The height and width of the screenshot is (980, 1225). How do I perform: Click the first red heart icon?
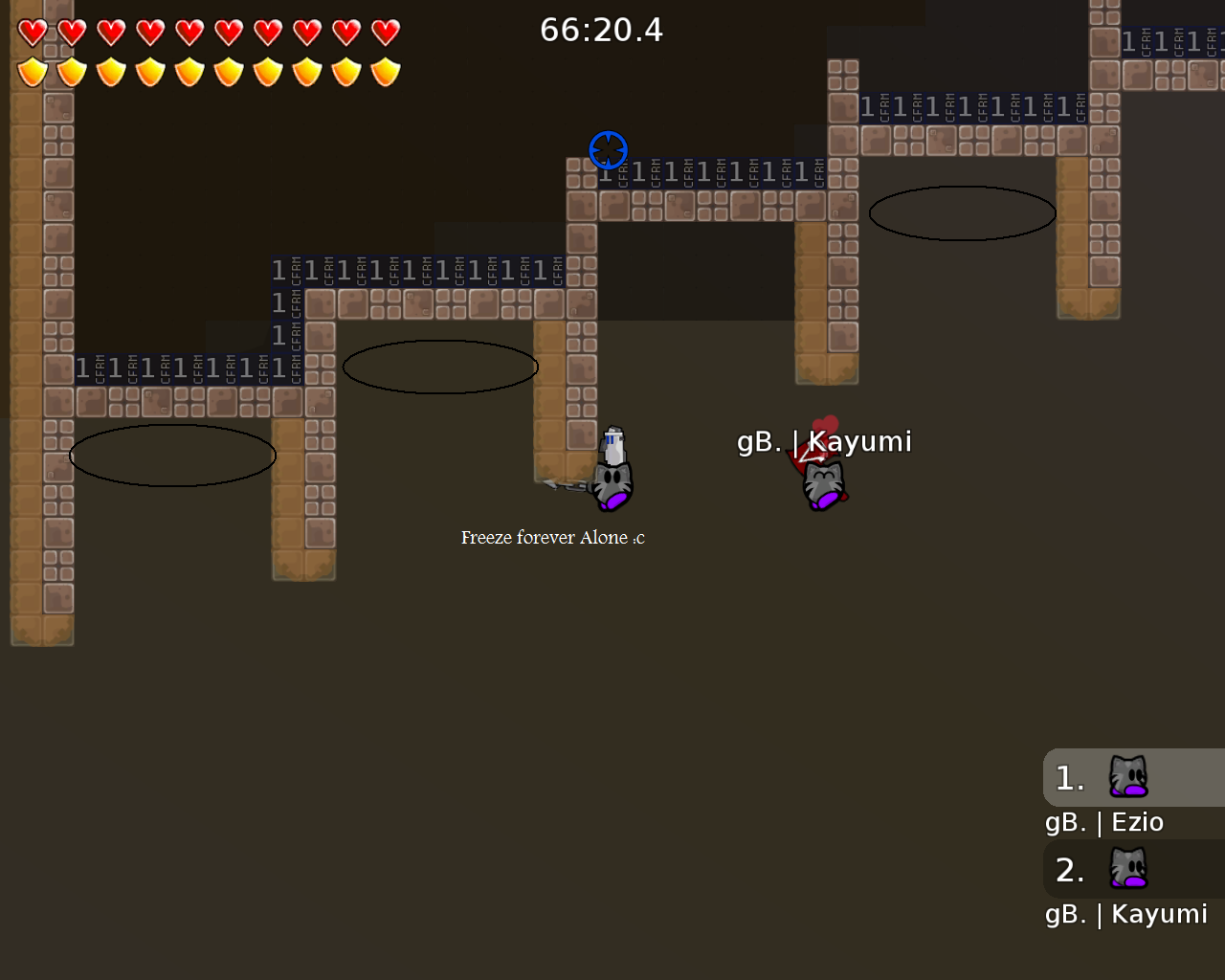pos(30,32)
